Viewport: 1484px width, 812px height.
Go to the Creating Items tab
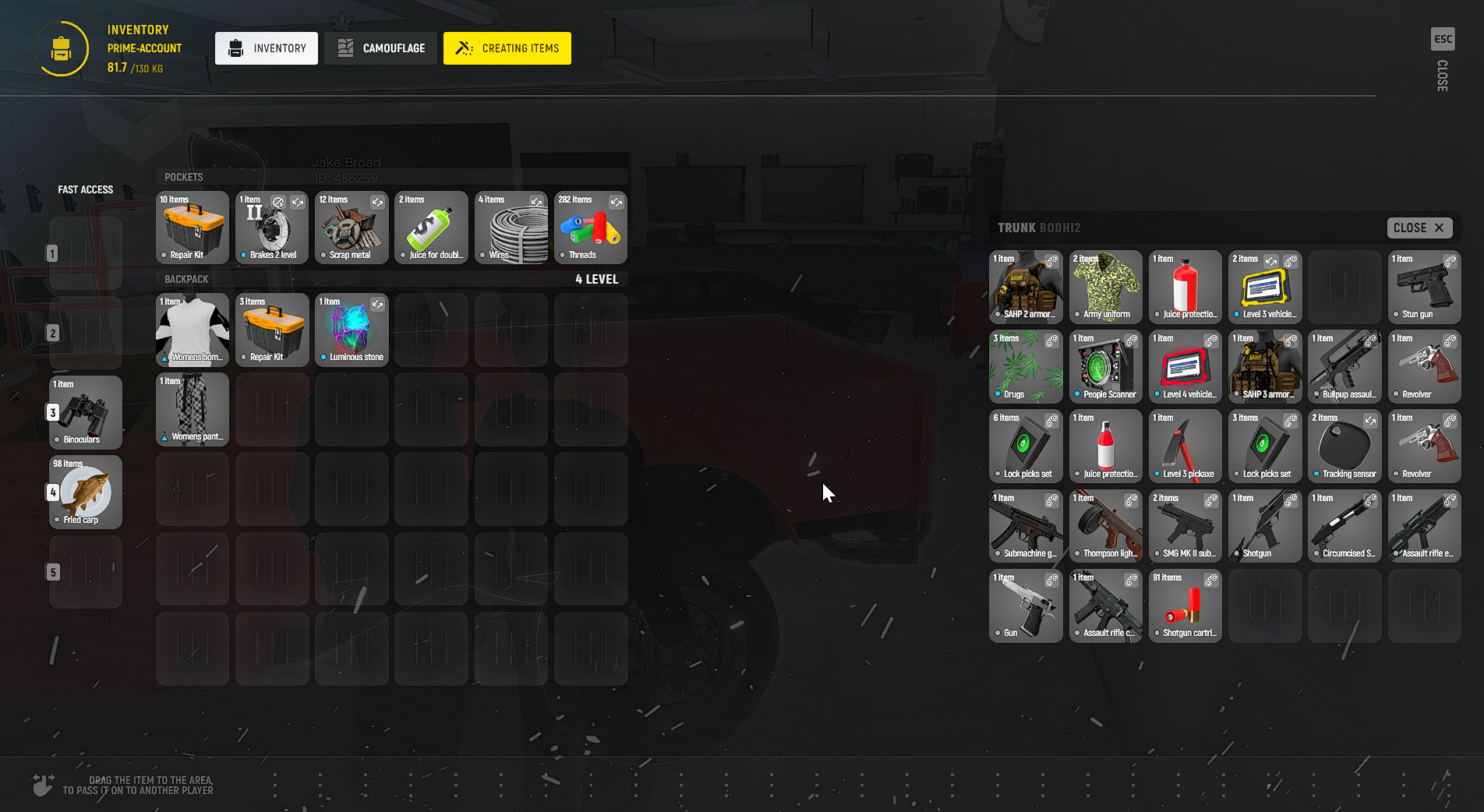click(x=507, y=48)
